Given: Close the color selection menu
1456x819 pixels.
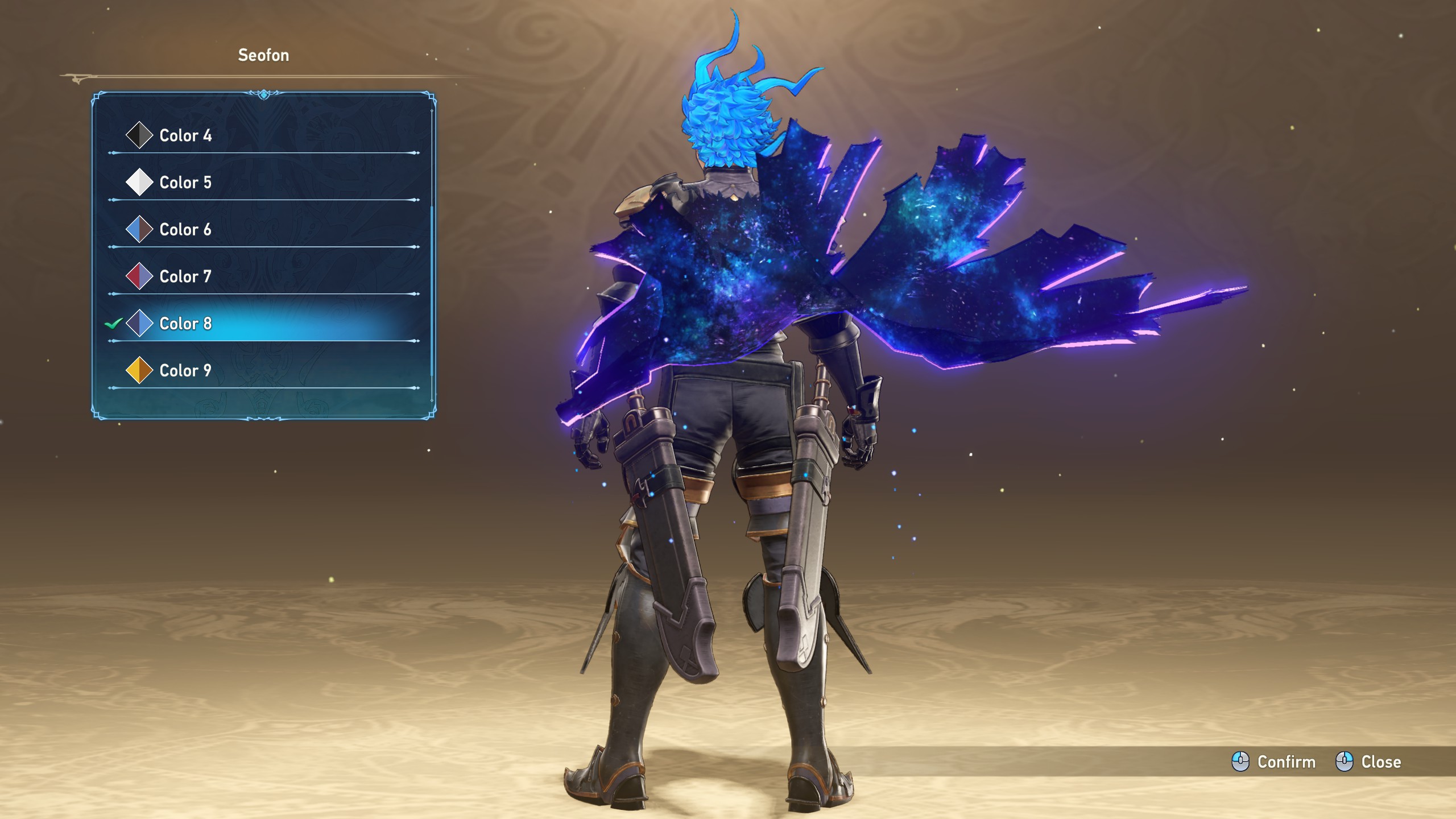Looking at the screenshot, I should click(x=1368, y=762).
